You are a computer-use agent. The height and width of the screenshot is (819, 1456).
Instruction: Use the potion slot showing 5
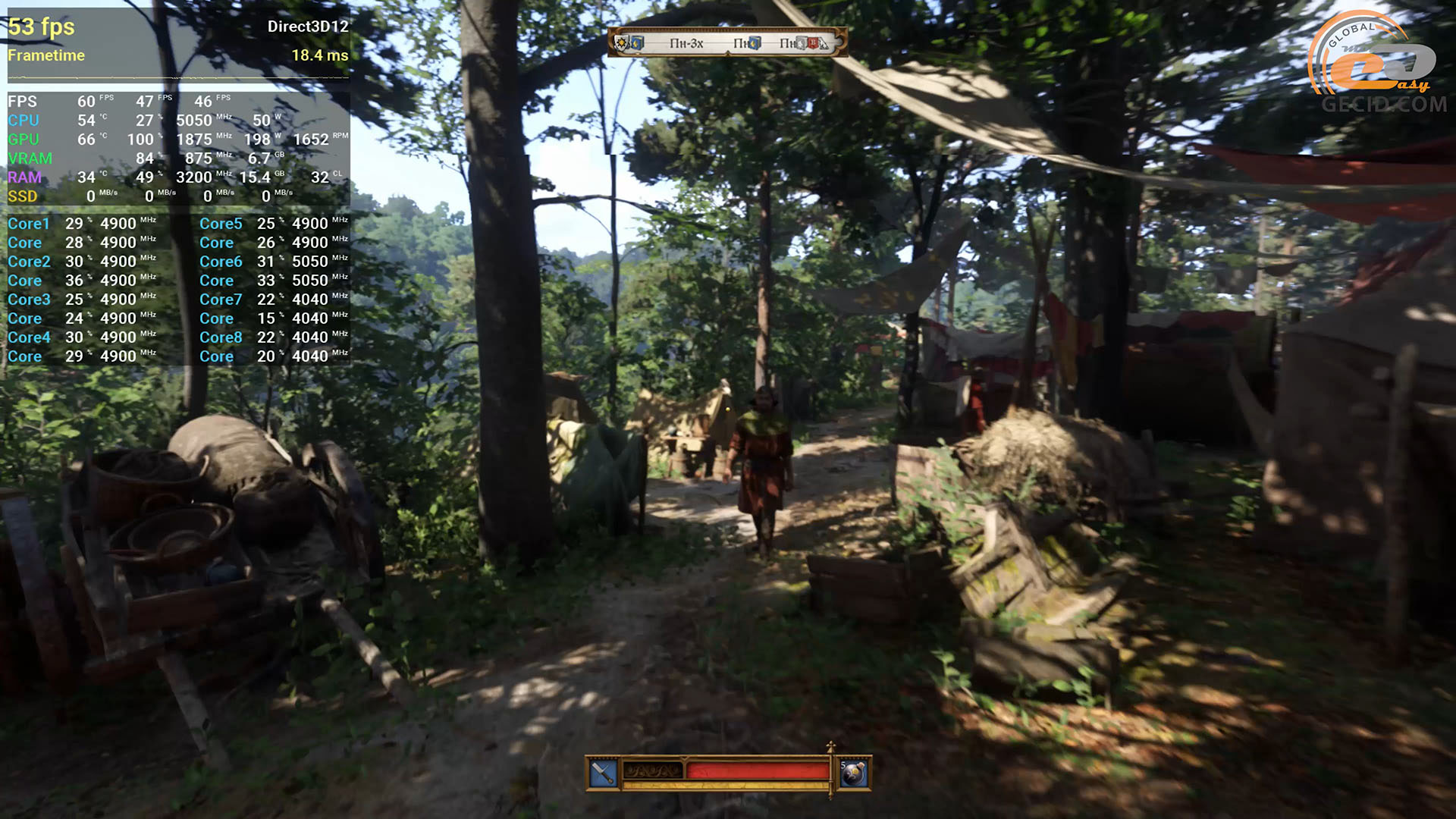pyautogui.click(x=854, y=773)
